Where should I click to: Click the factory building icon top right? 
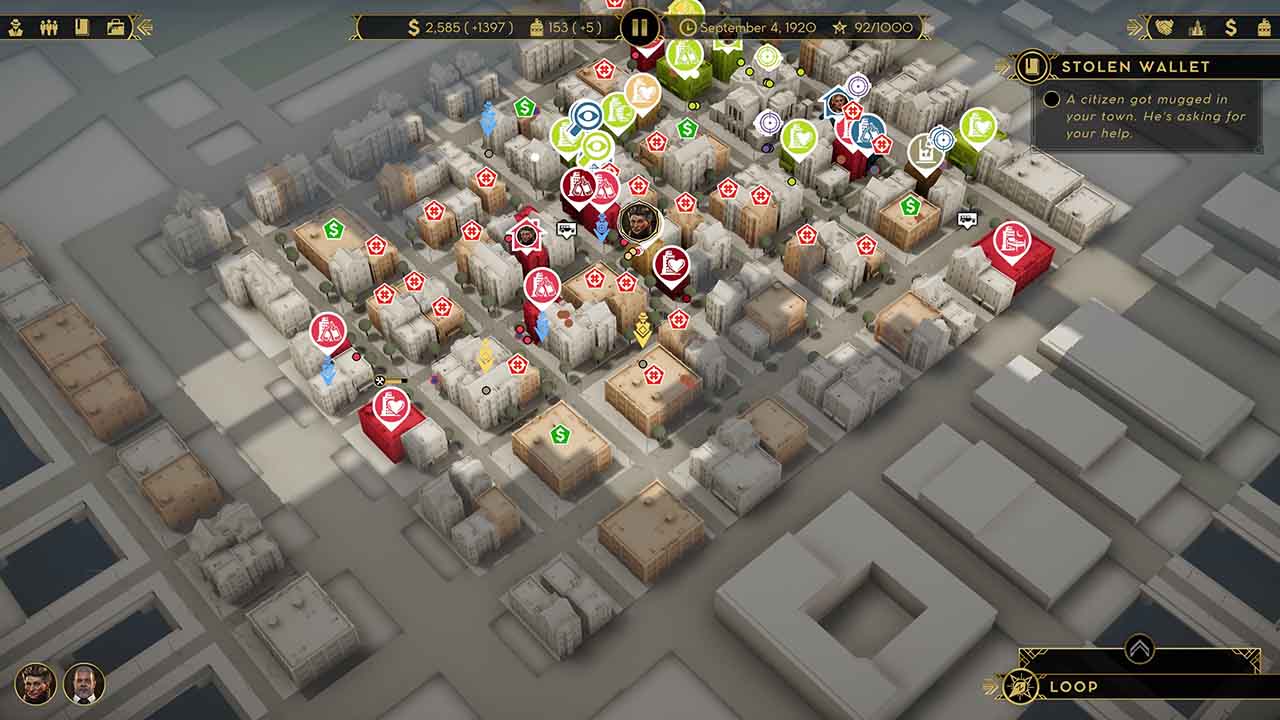click(1264, 26)
